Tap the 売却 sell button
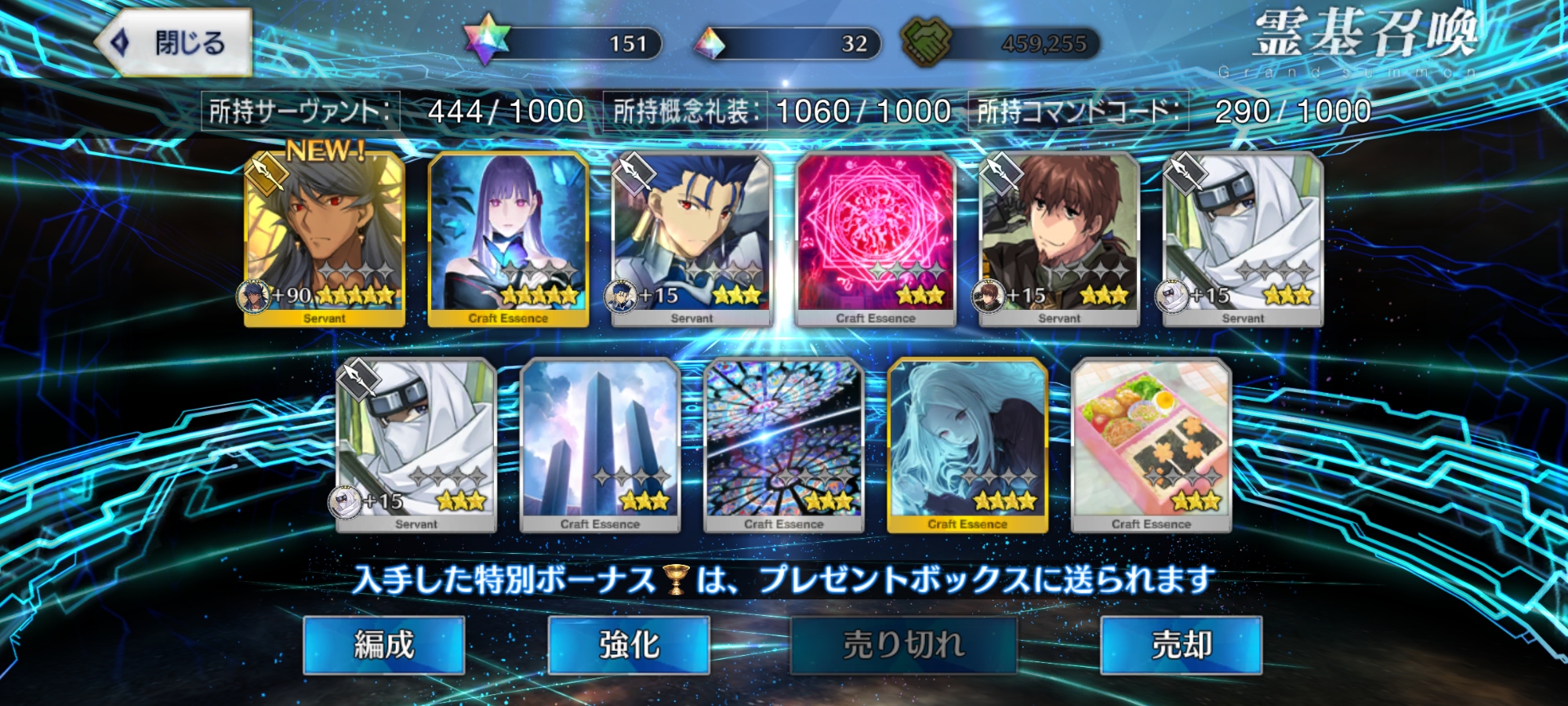1568x706 pixels. [1181, 645]
